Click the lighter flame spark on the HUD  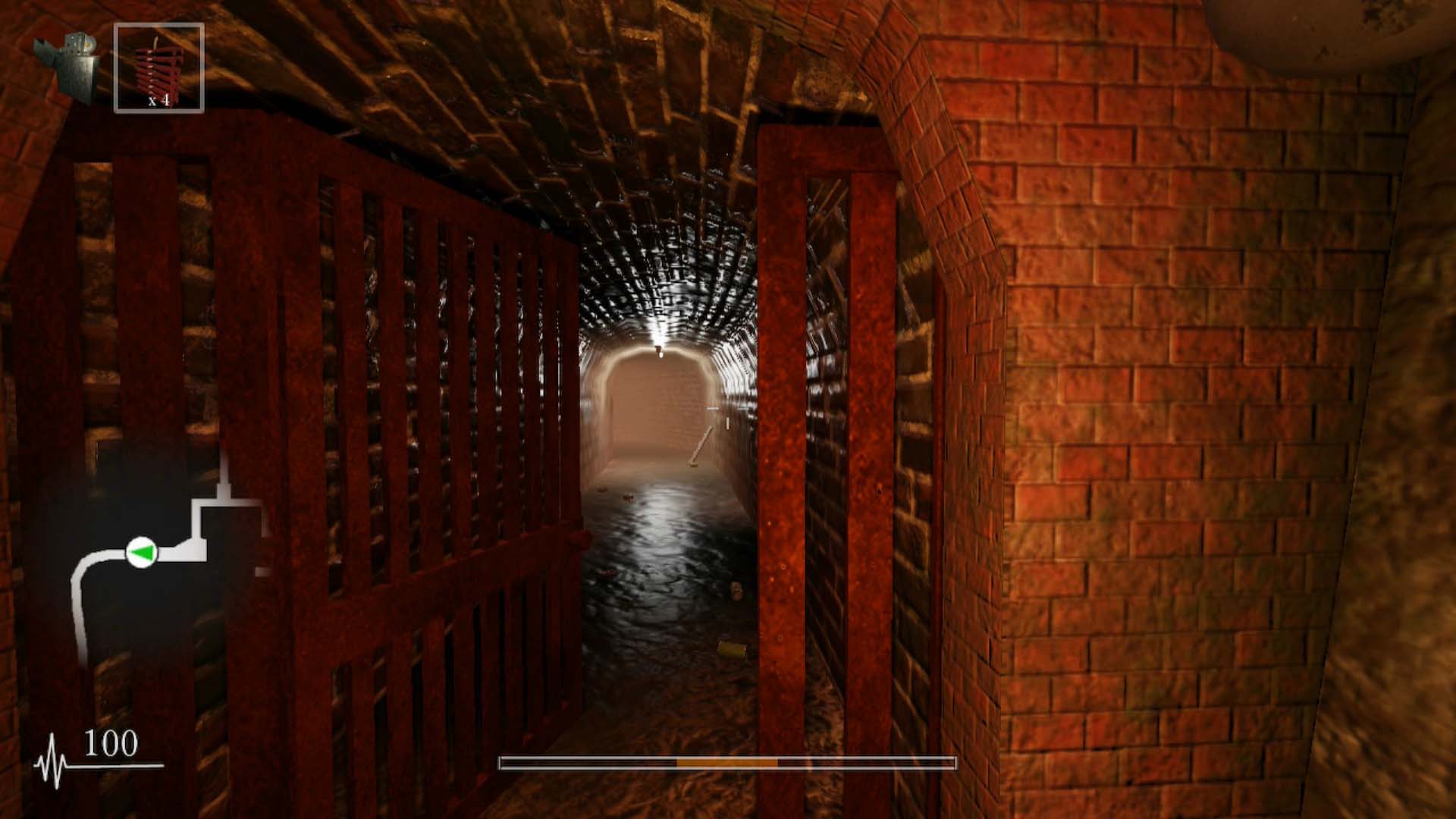pyautogui.click(x=88, y=44)
